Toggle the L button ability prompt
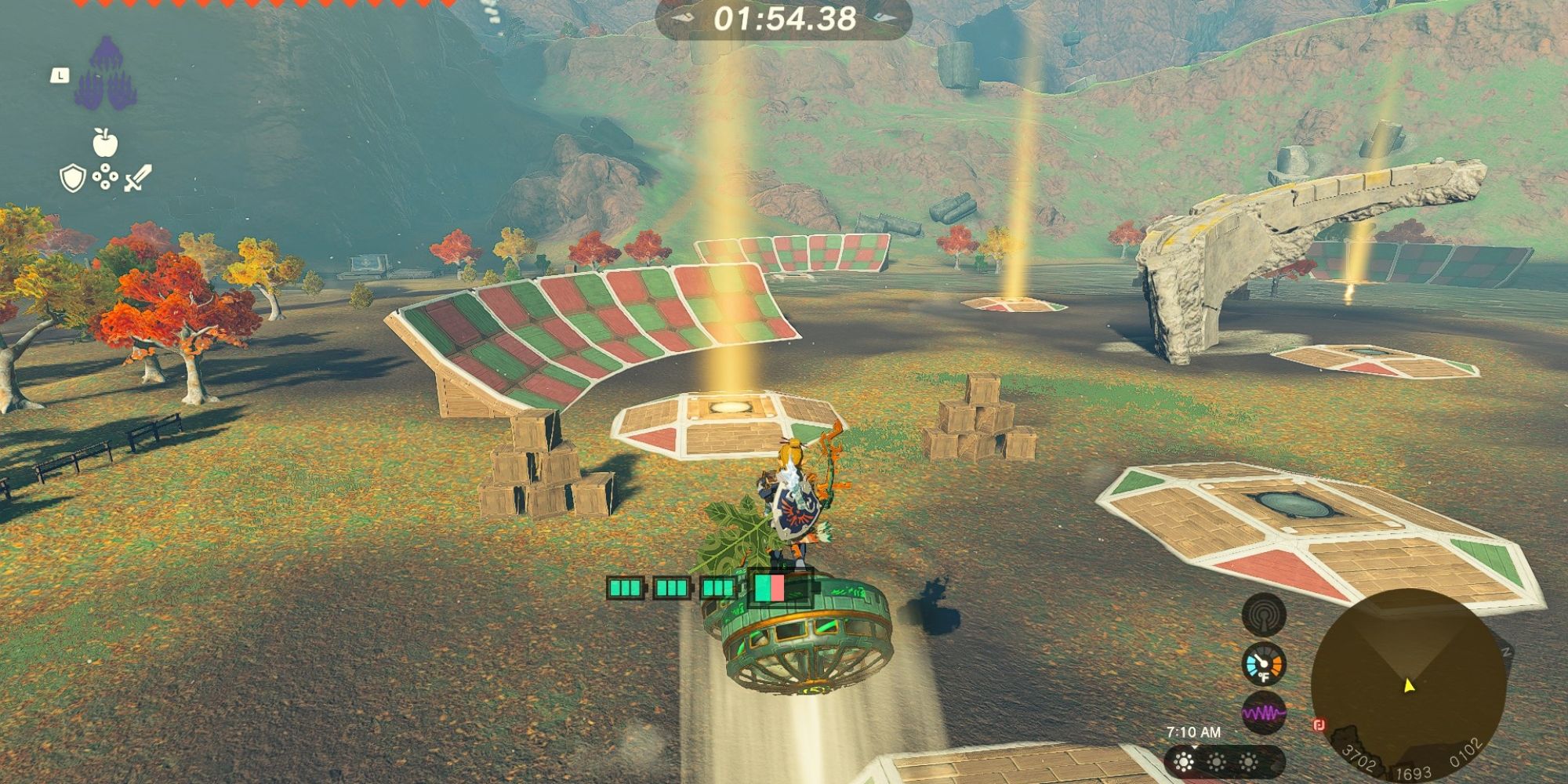This screenshot has height=784, width=1568. click(x=60, y=76)
